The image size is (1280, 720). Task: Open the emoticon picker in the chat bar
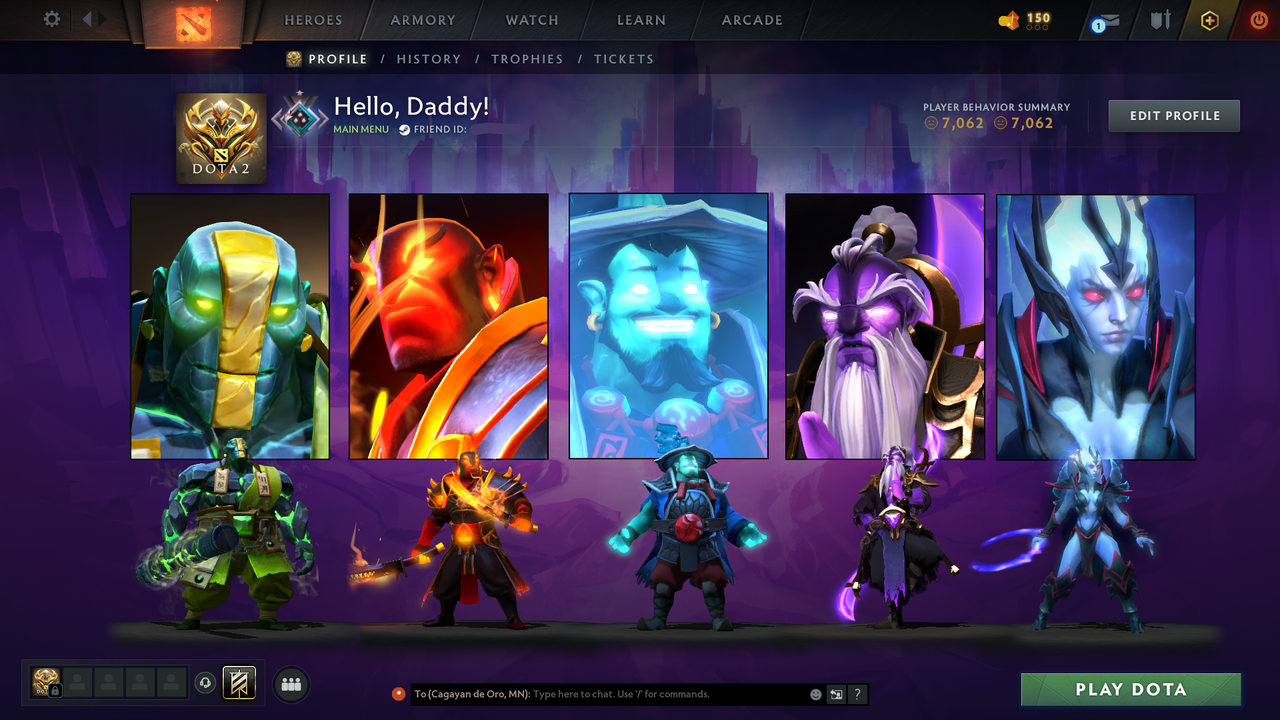pyautogui.click(x=815, y=694)
